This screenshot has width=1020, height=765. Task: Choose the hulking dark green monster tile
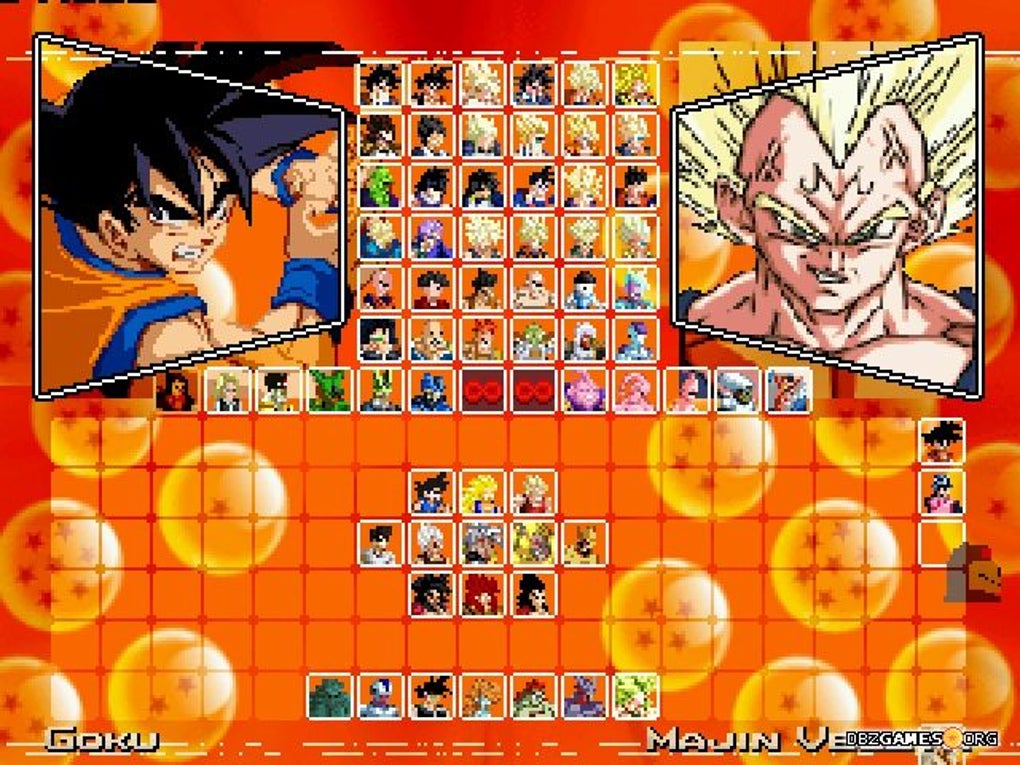[329, 696]
